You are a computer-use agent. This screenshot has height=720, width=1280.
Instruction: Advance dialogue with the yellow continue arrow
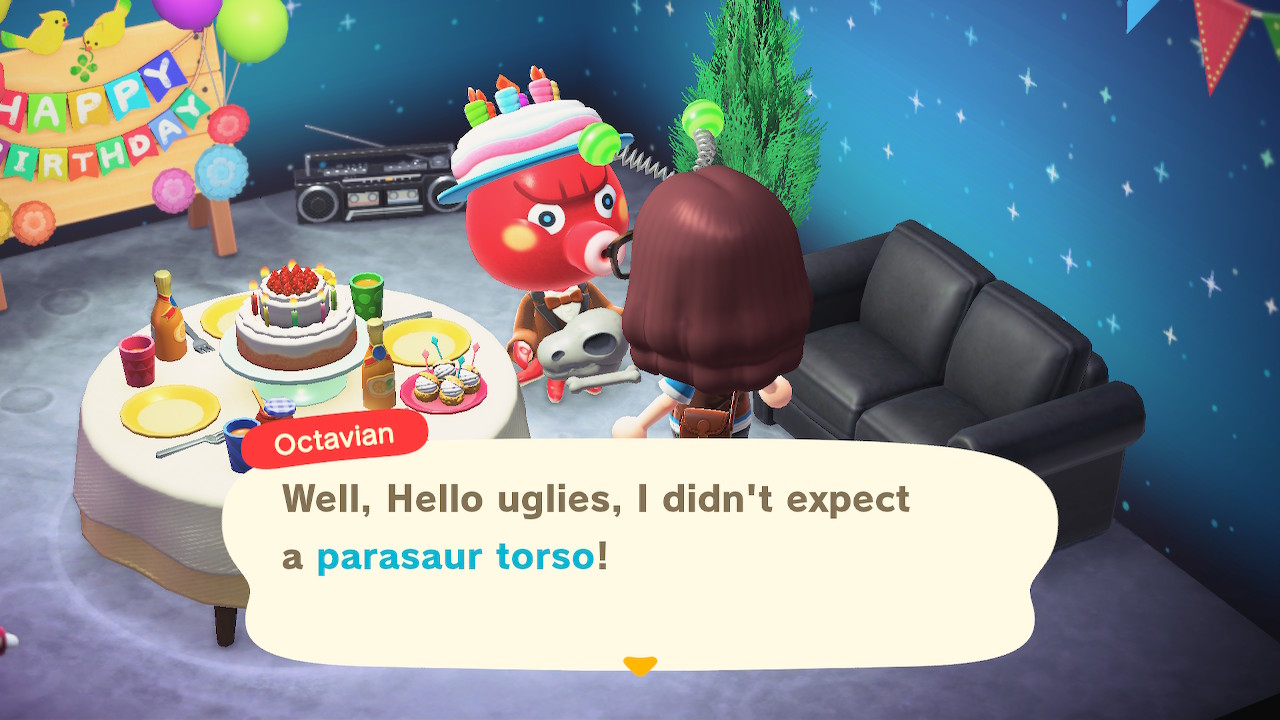(x=639, y=665)
